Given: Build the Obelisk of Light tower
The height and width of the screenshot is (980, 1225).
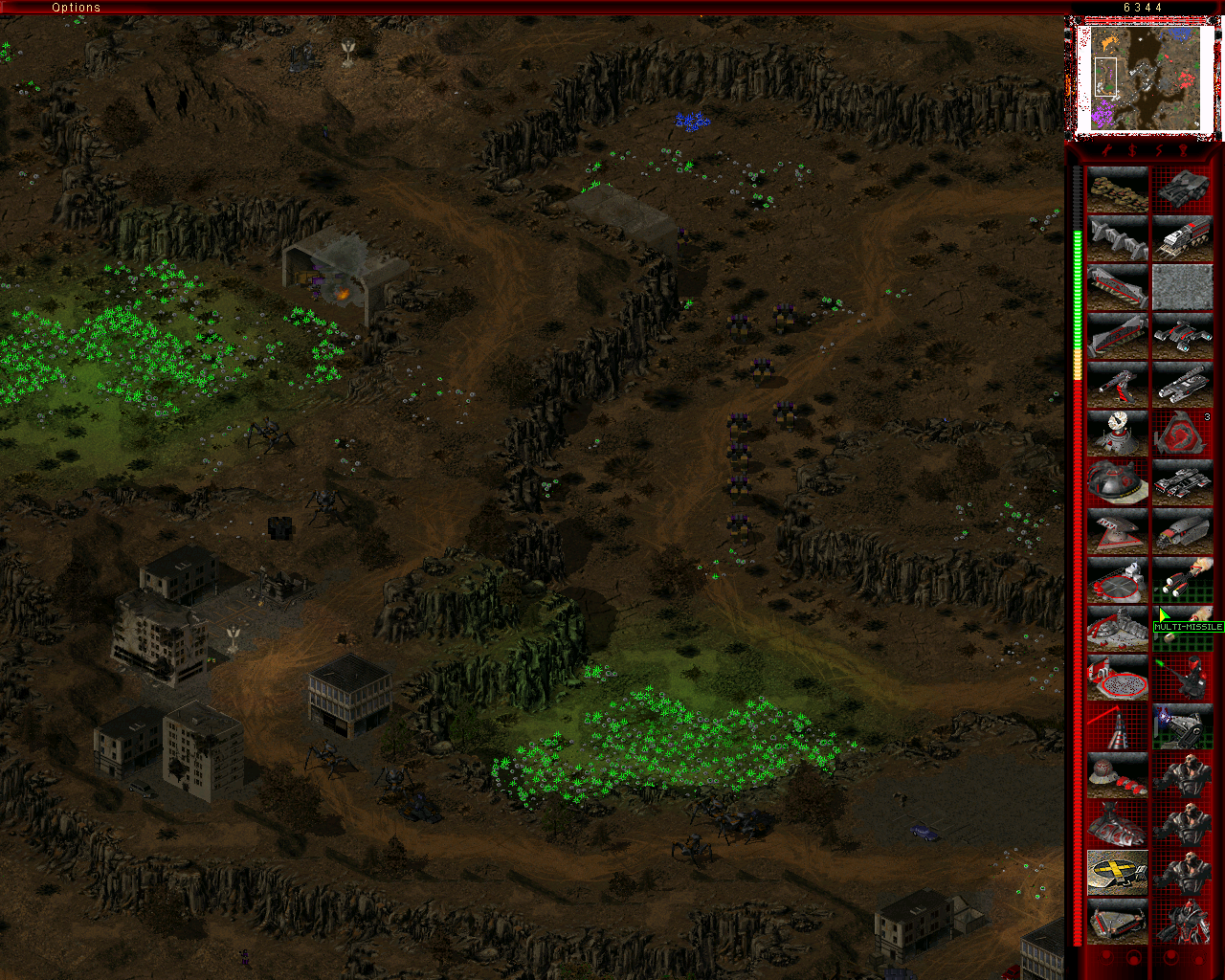Looking at the screenshot, I should tap(1117, 726).
